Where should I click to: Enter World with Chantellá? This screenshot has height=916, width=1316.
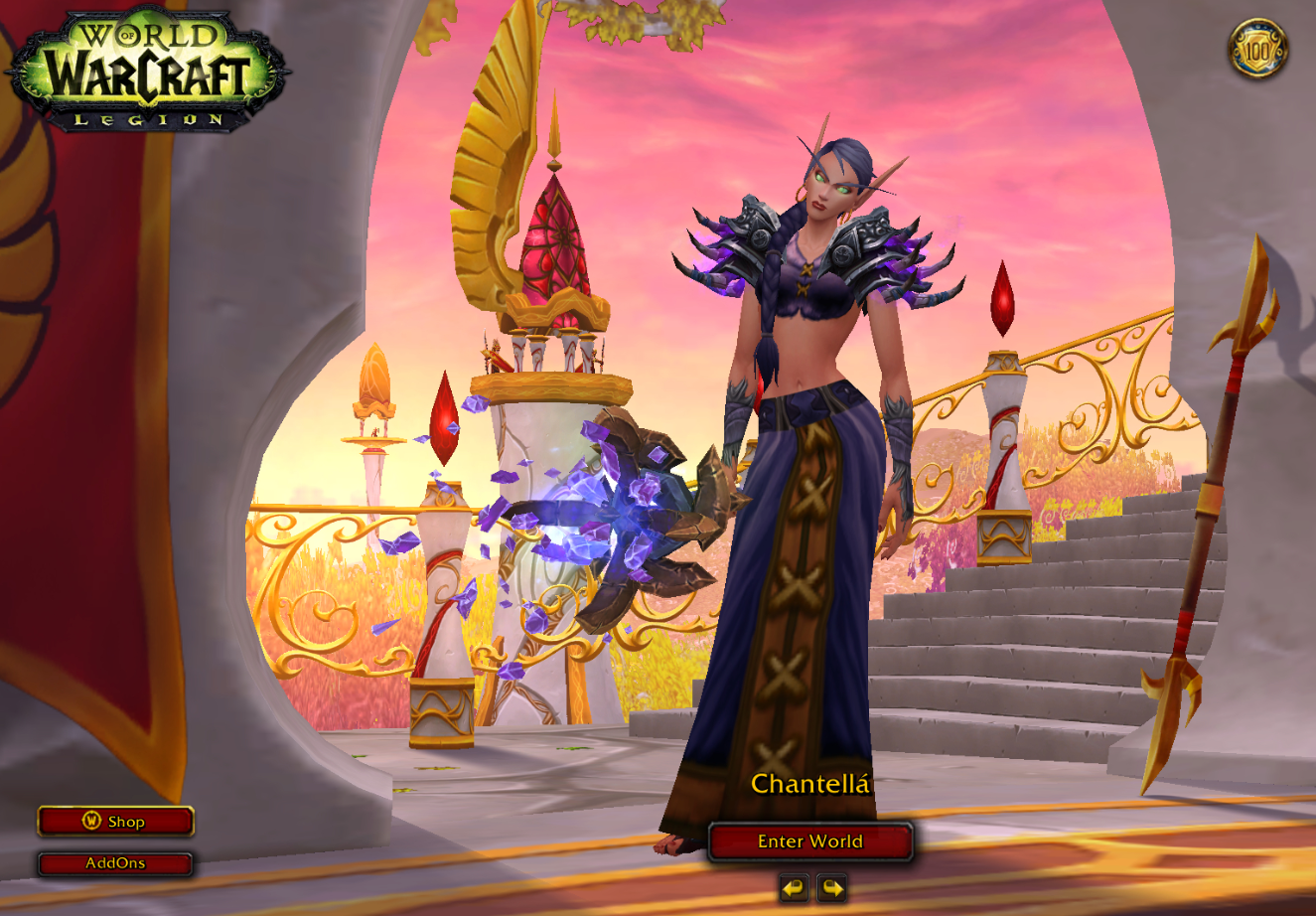pyautogui.click(x=810, y=841)
